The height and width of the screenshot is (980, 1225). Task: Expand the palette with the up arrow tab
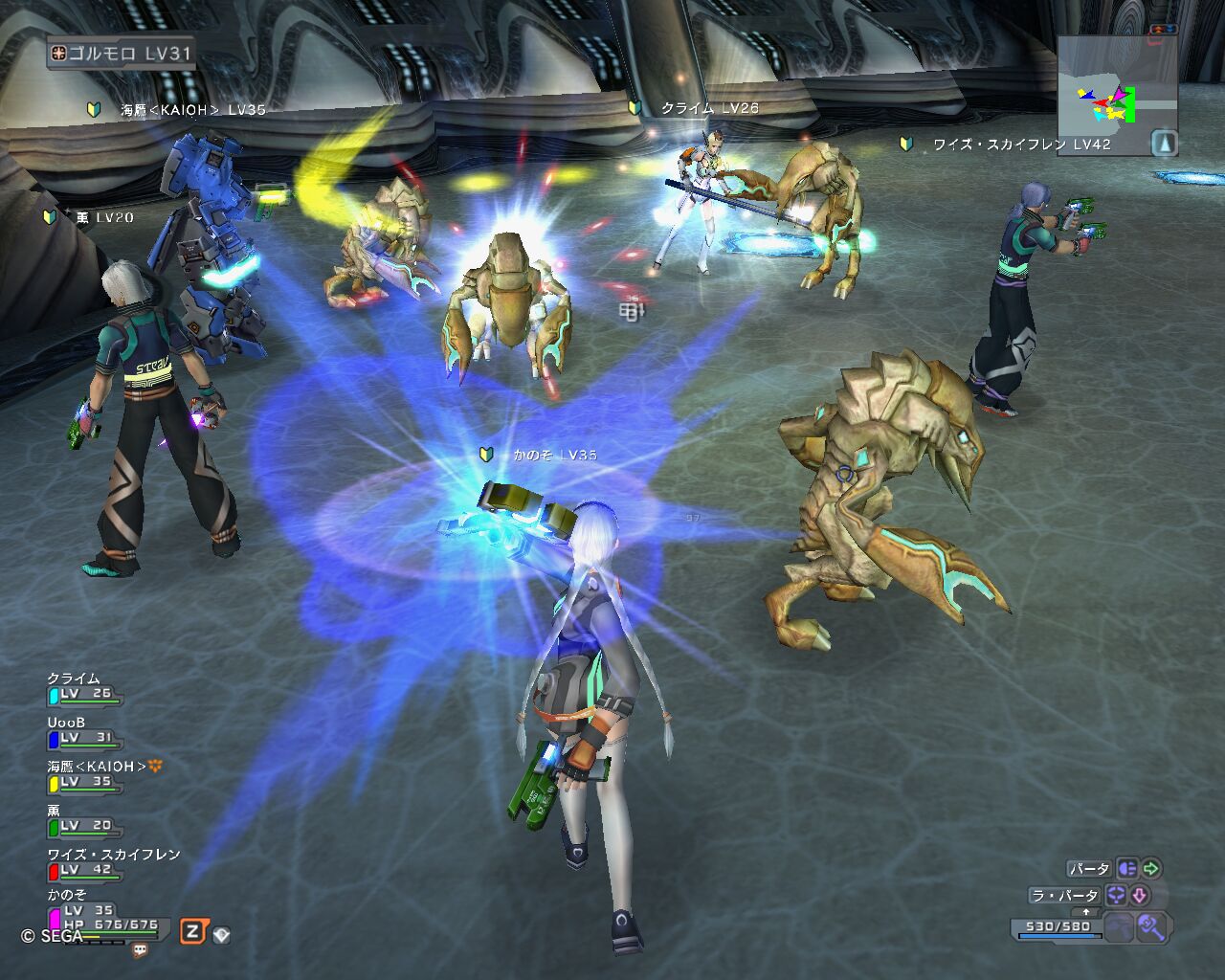[1086, 913]
